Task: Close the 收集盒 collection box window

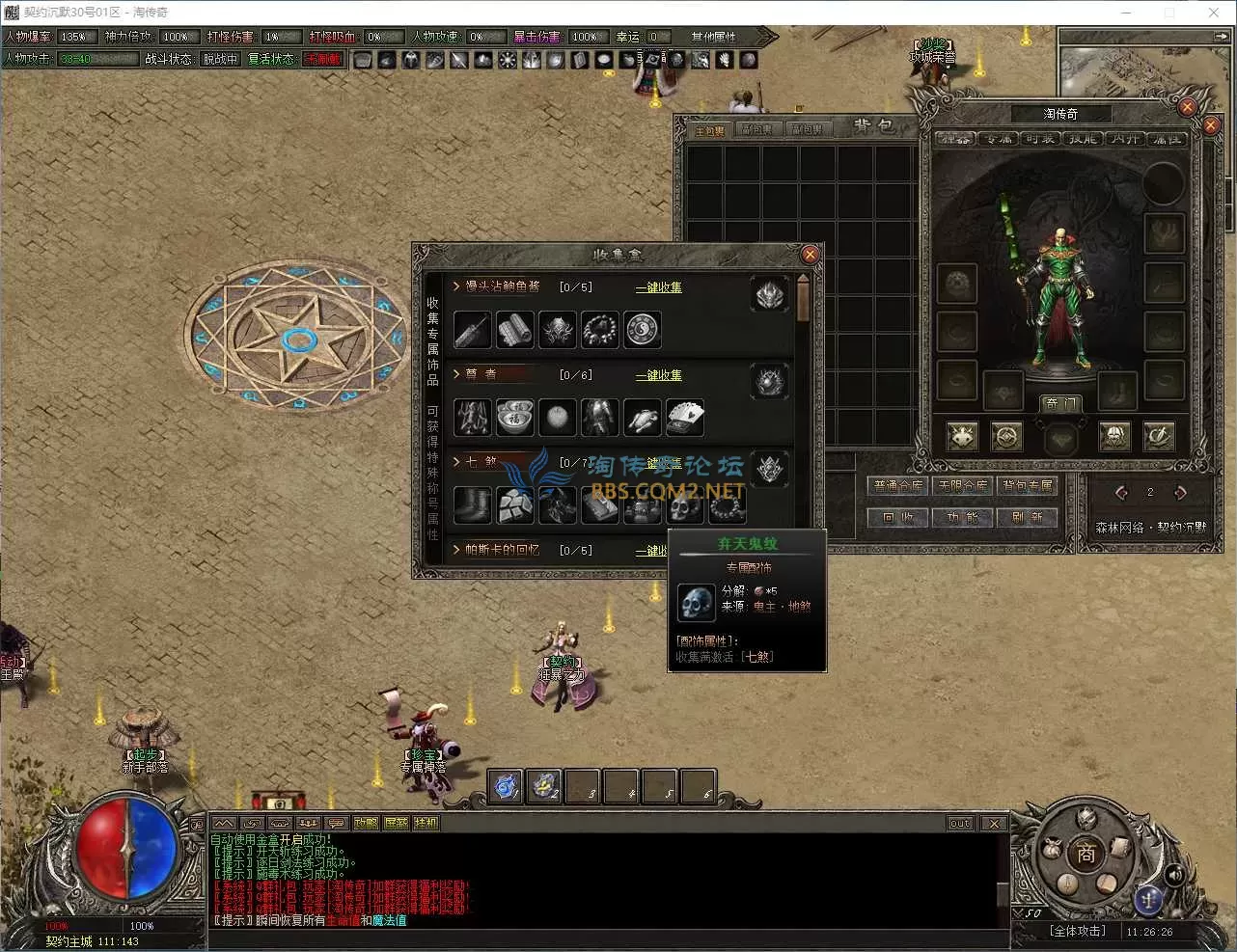Action: [810, 255]
